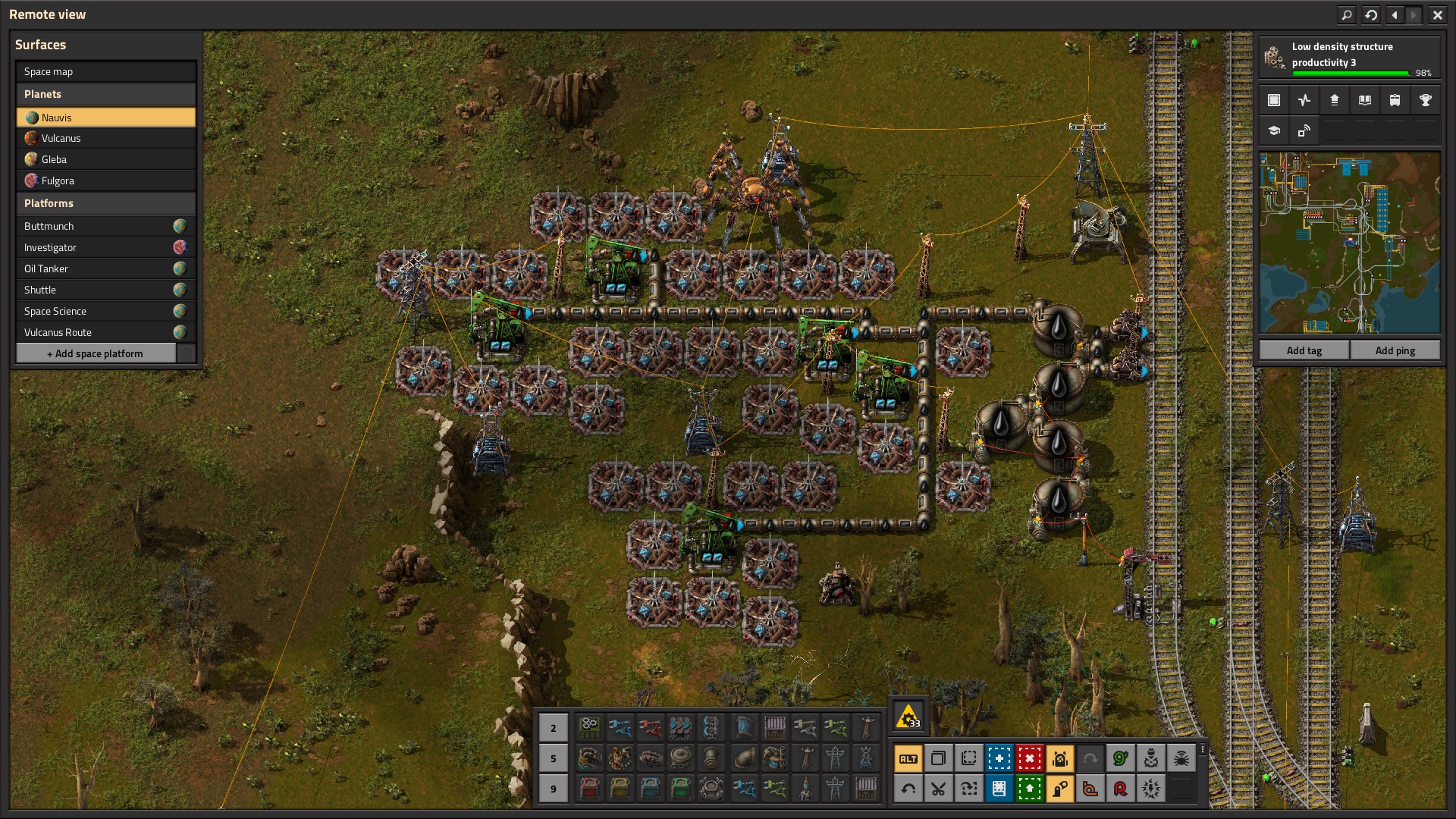Open the Oil Tanker platform

[x=105, y=268]
